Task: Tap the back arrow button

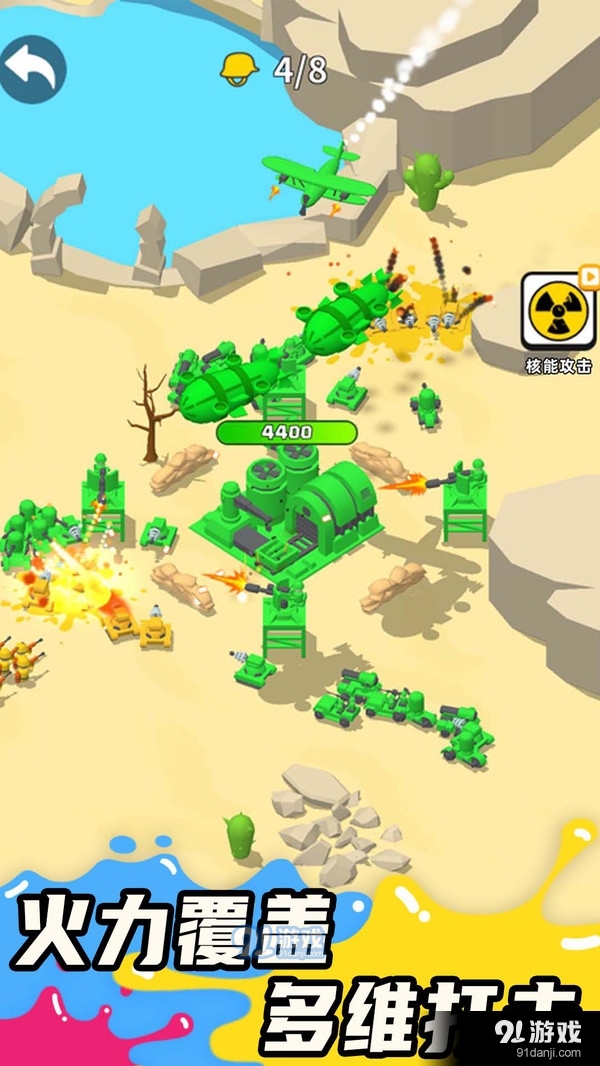Action: 32,69
